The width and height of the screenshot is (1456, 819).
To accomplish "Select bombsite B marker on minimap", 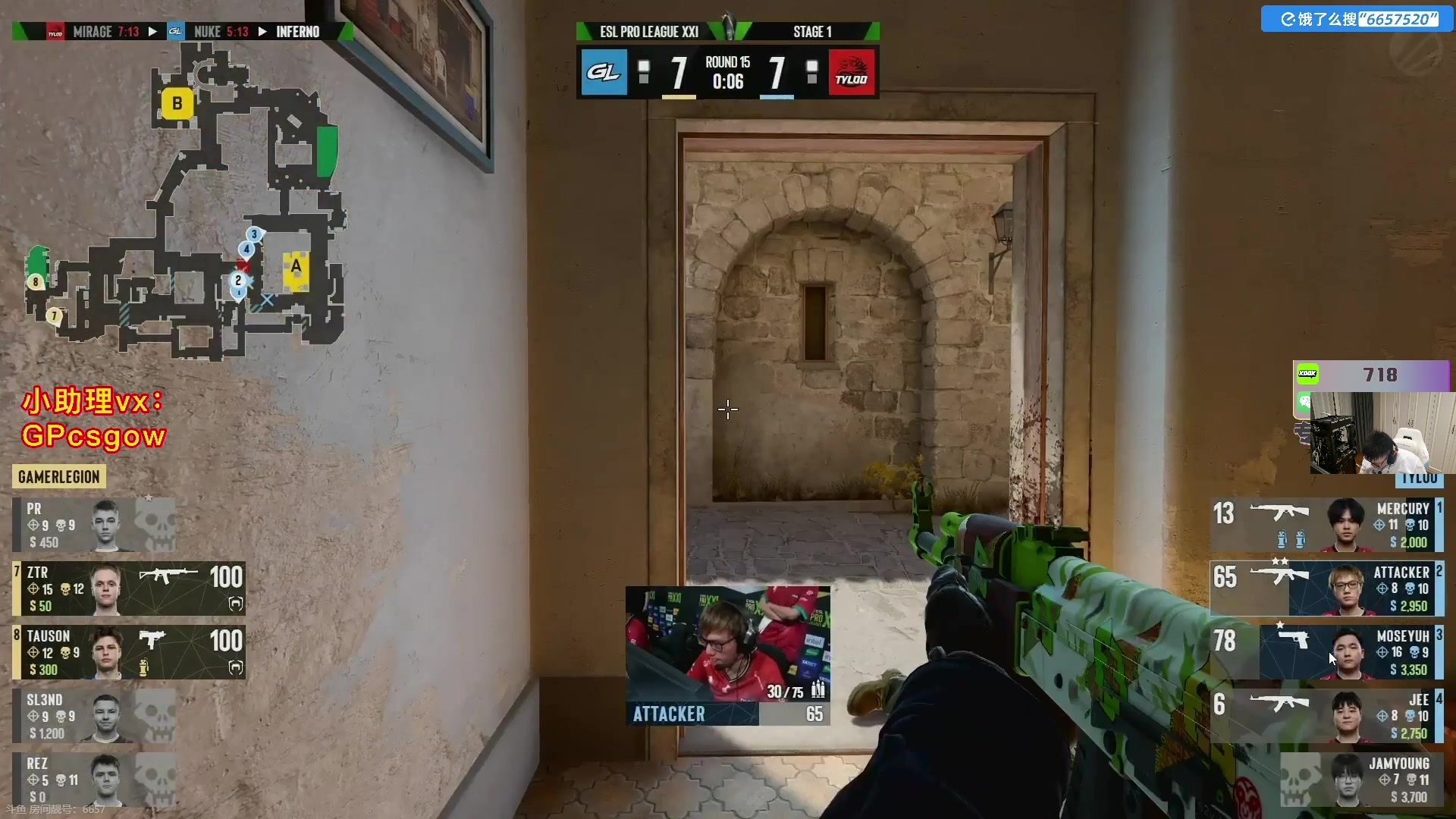I will point(177,103).
